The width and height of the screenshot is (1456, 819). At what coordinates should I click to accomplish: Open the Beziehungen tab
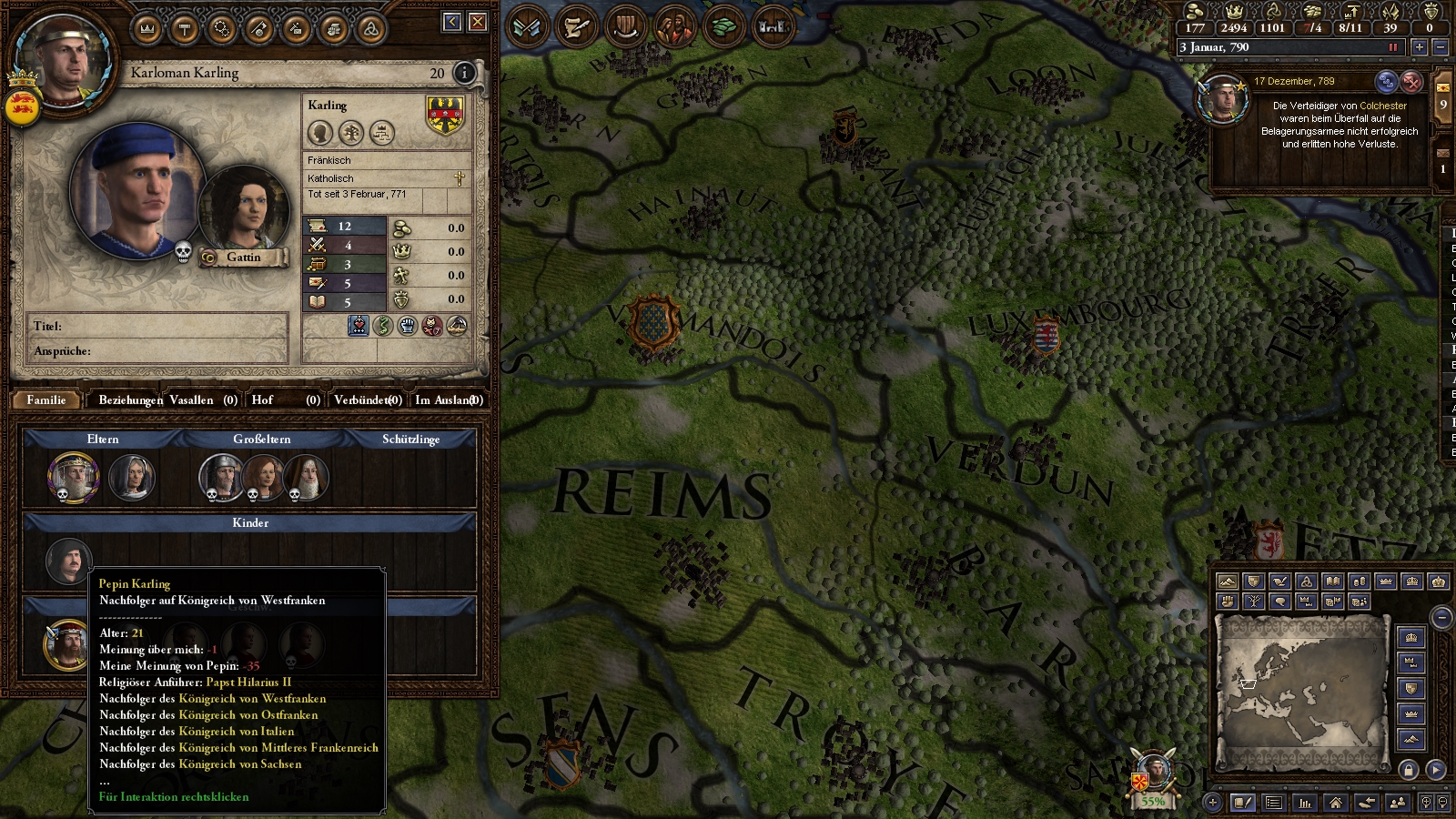point(130,399)
